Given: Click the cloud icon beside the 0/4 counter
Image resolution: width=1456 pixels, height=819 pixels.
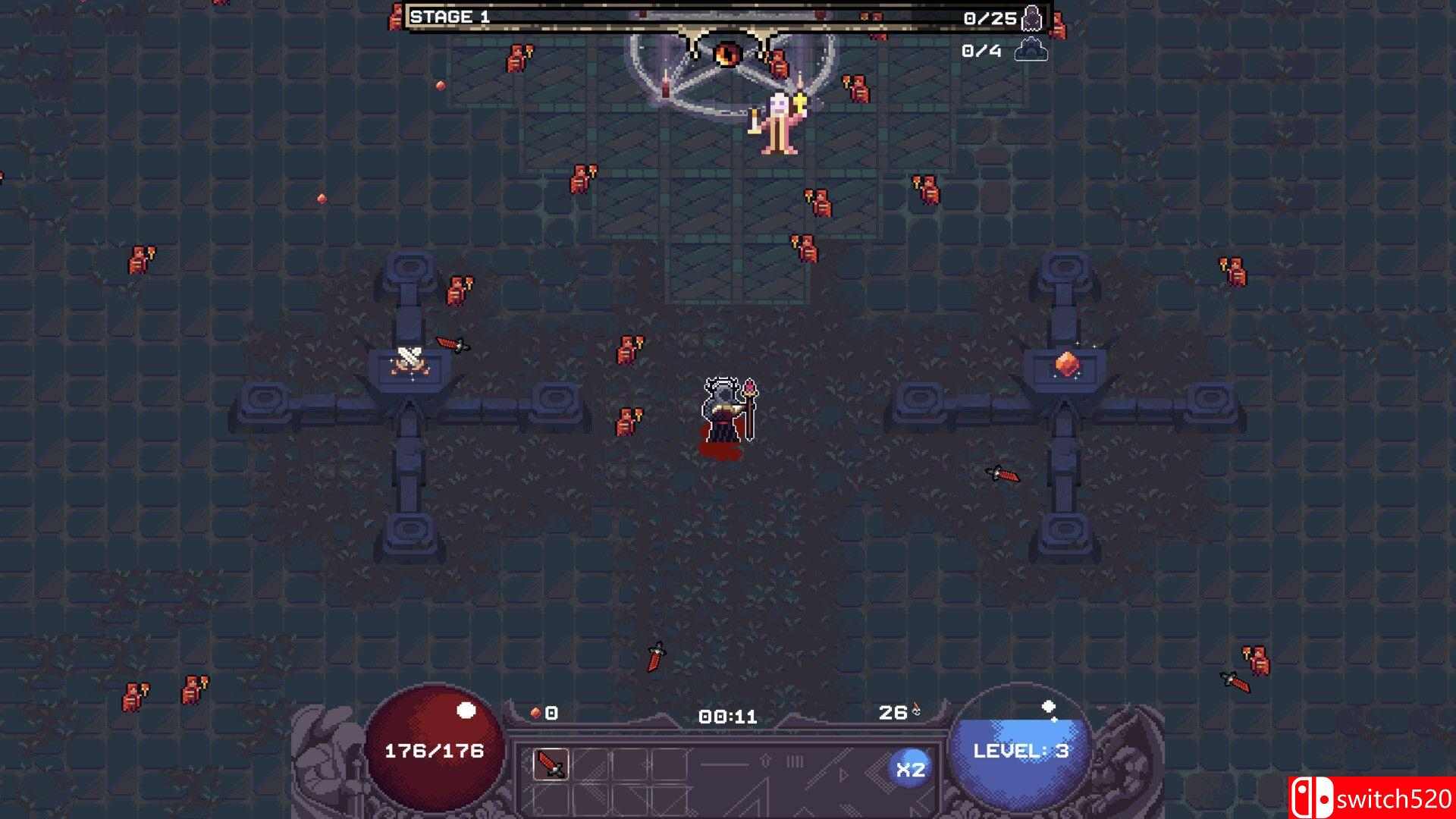Looking at the screenshot, I should pos(1033,52).
